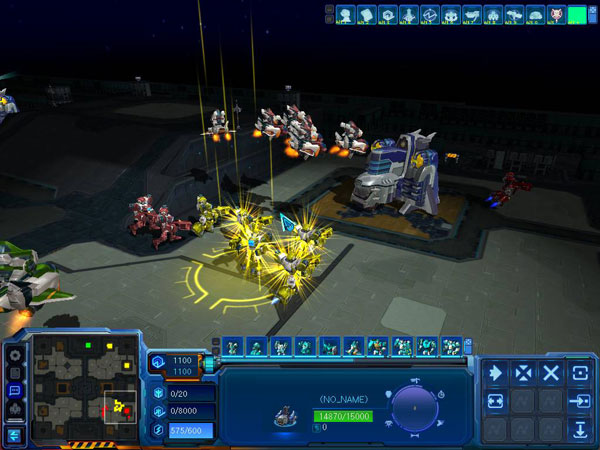Open the settings gear beside the minimap
Viewport: 600px width, 450px height.
14,354
